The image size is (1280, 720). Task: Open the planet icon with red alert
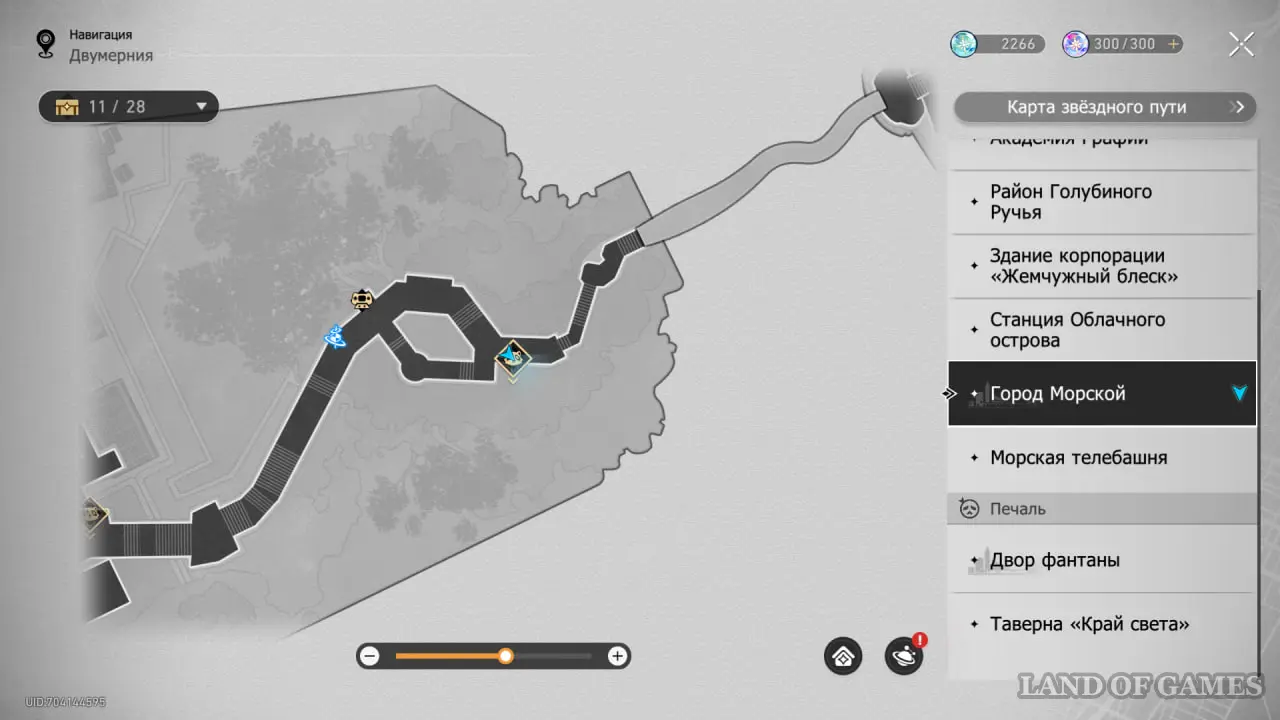click(903, 657)
